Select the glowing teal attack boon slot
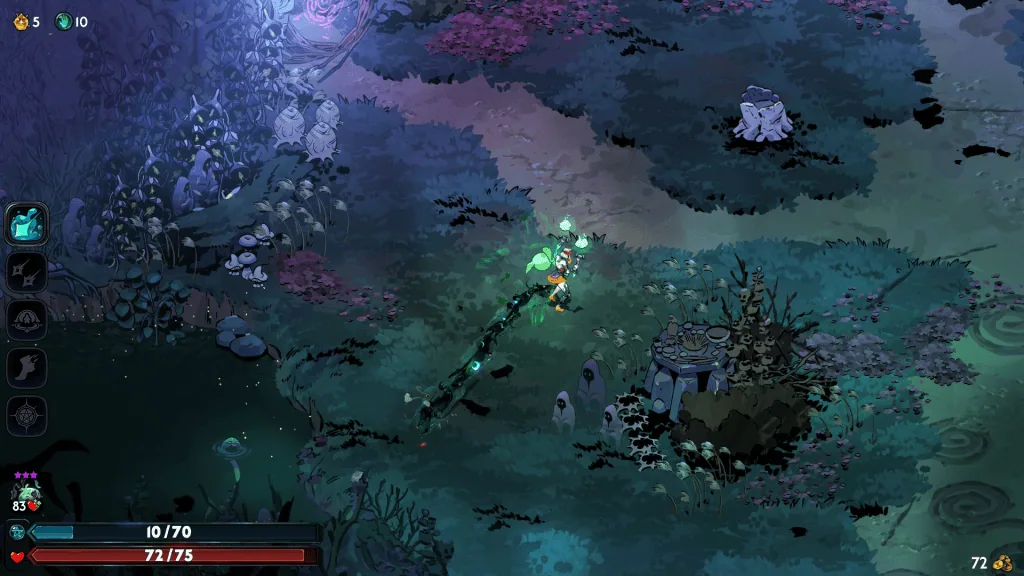 (x=27, y=223)
